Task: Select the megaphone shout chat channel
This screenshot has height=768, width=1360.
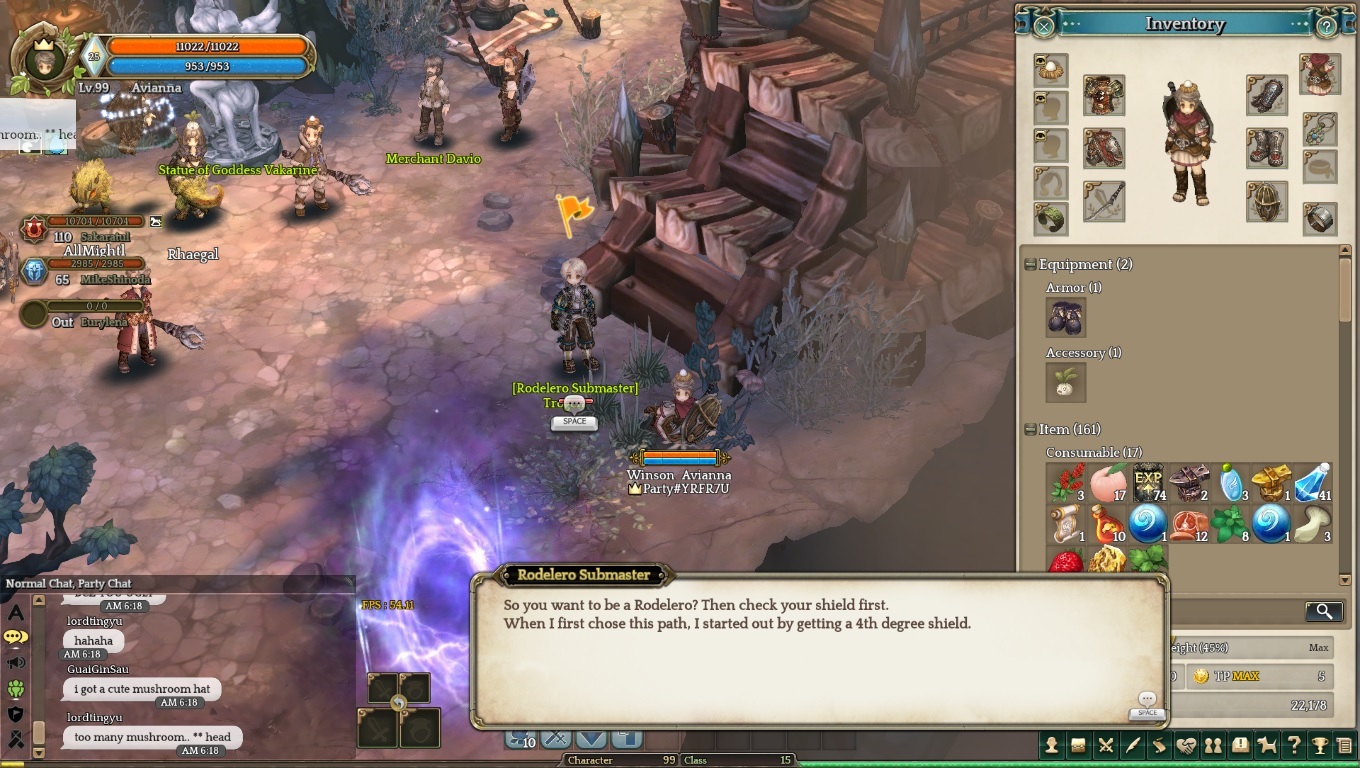Action: pyautogui.click(x=15, y=662)
